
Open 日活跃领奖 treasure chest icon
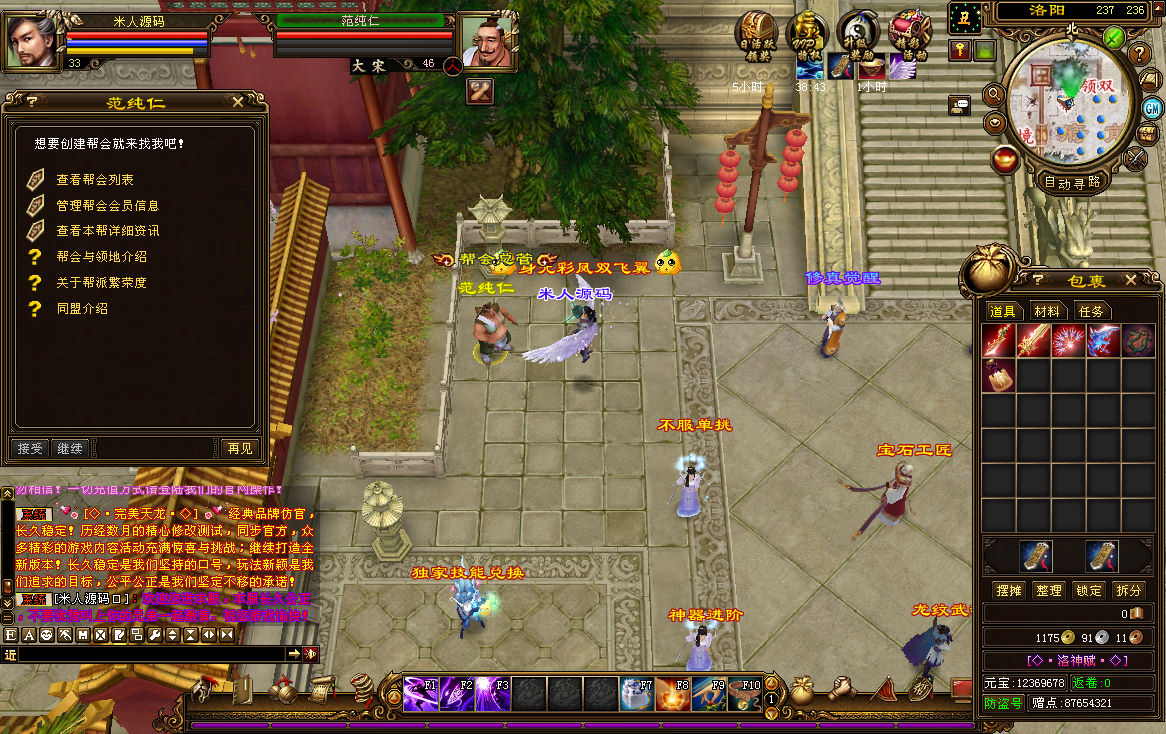754,33
